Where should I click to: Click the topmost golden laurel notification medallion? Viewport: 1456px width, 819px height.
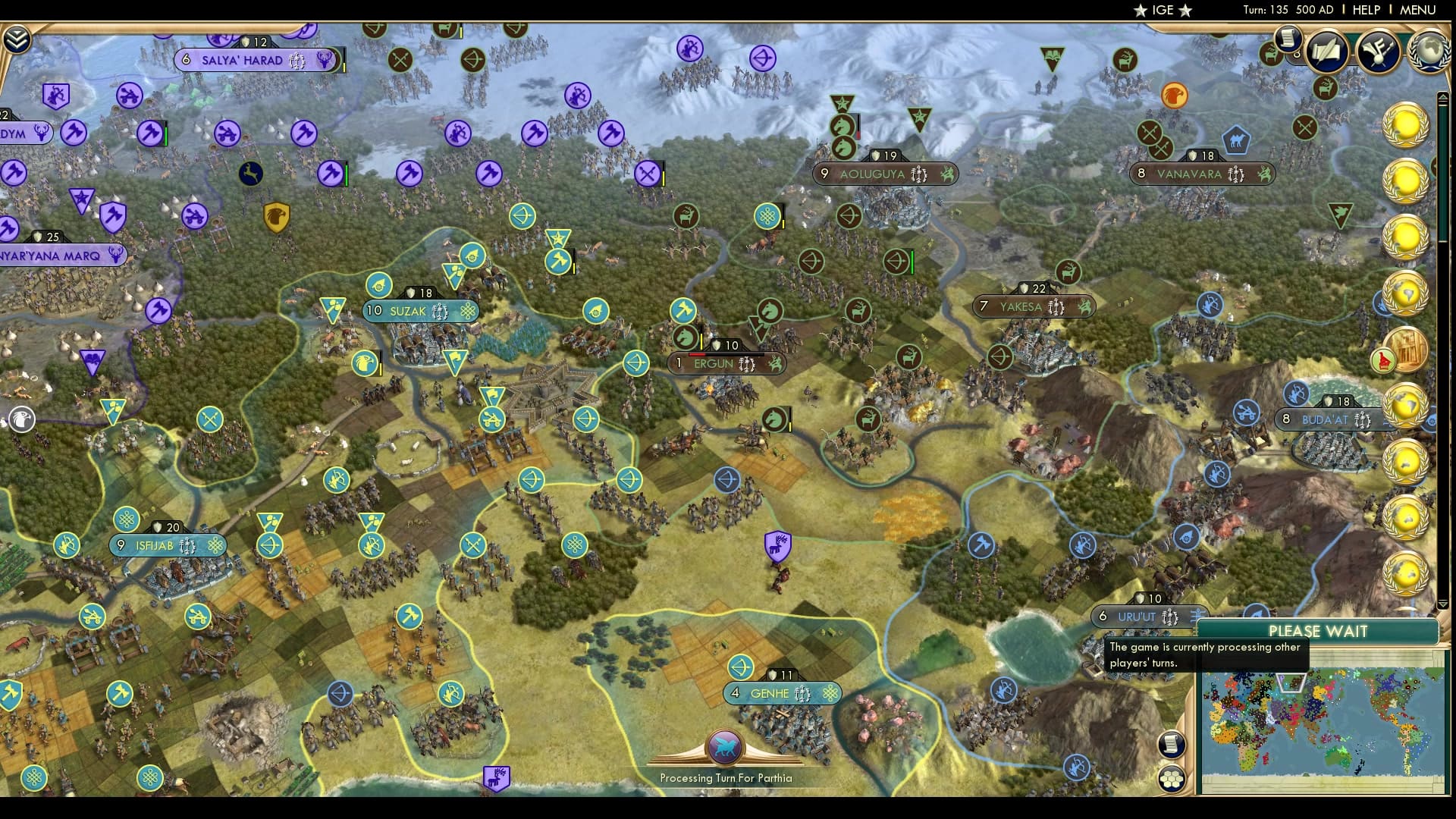pos(1407,126)
